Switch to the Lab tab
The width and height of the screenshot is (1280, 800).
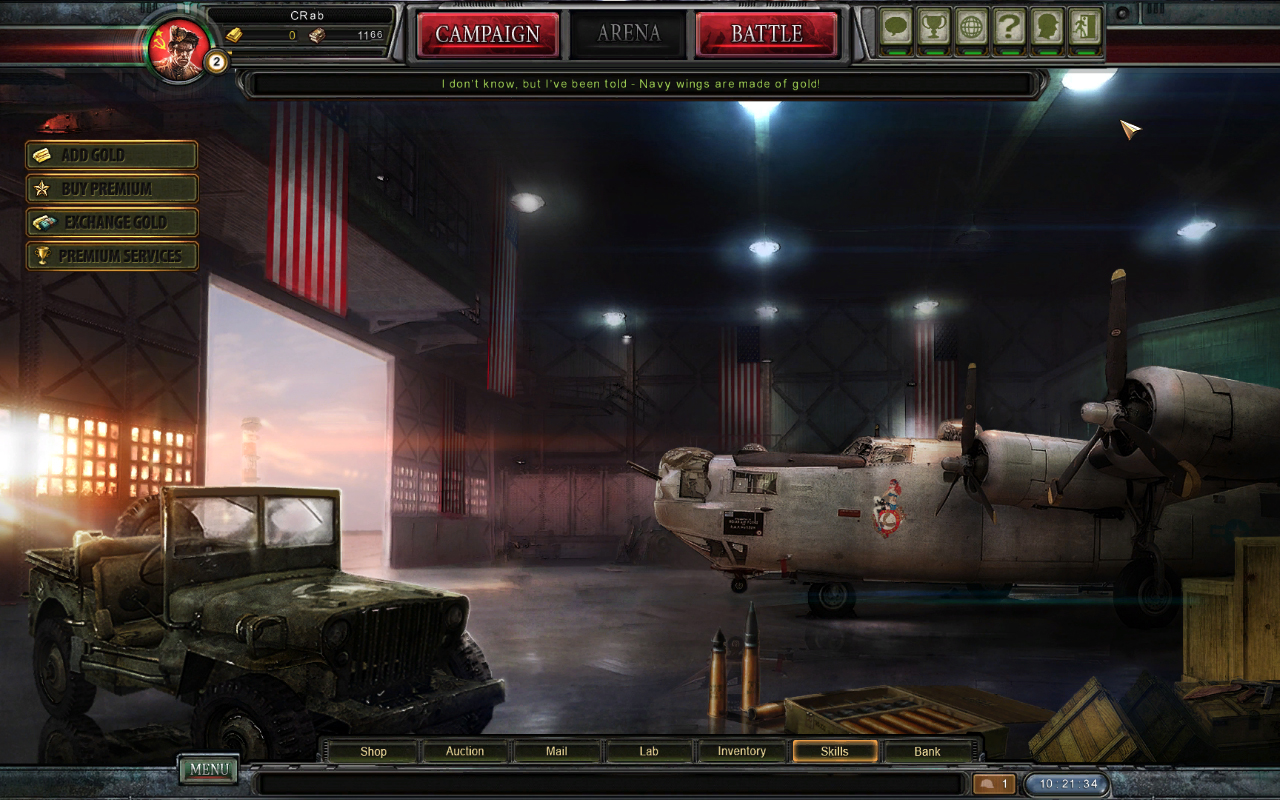(649, 751)
